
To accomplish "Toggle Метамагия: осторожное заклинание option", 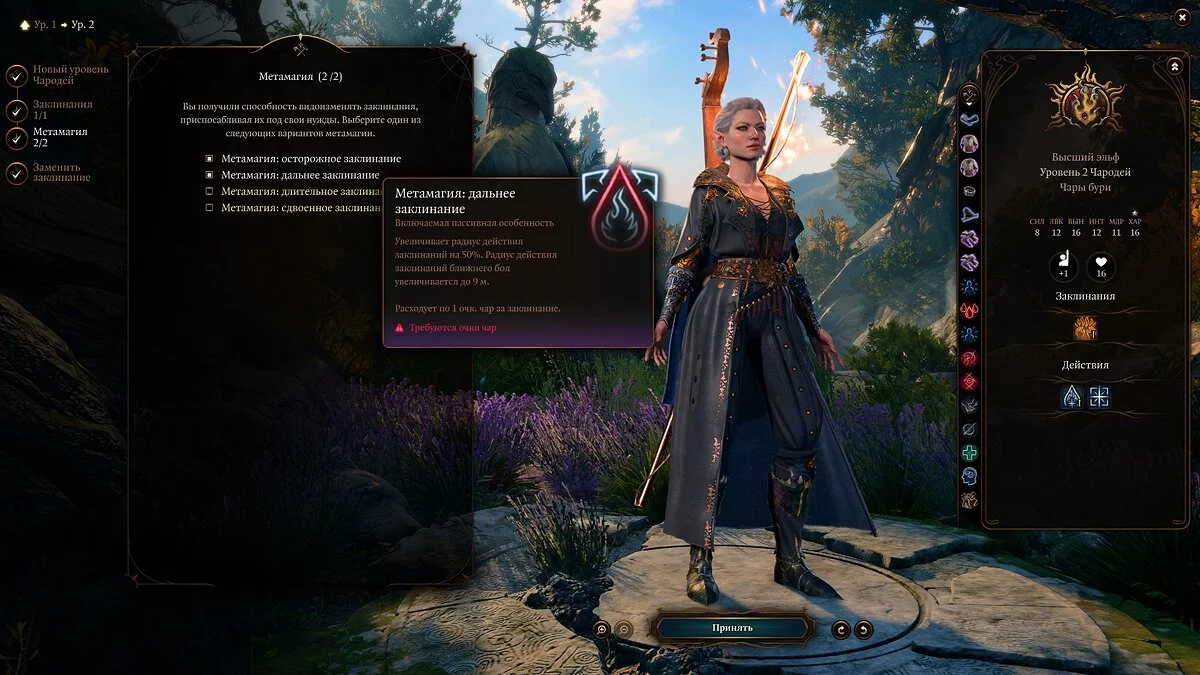I will pos(209,159).
